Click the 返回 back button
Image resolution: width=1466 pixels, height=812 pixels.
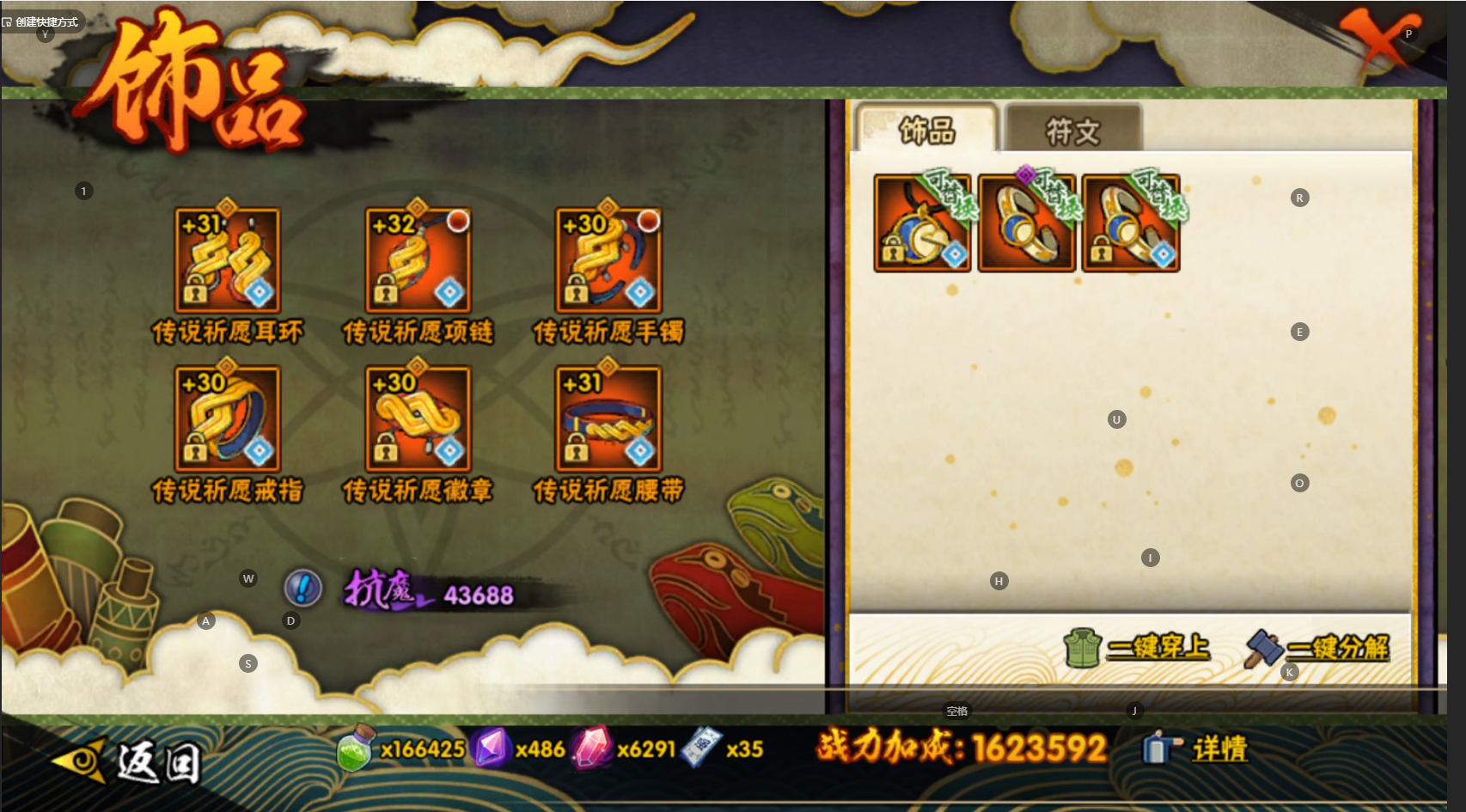point(129,762)
